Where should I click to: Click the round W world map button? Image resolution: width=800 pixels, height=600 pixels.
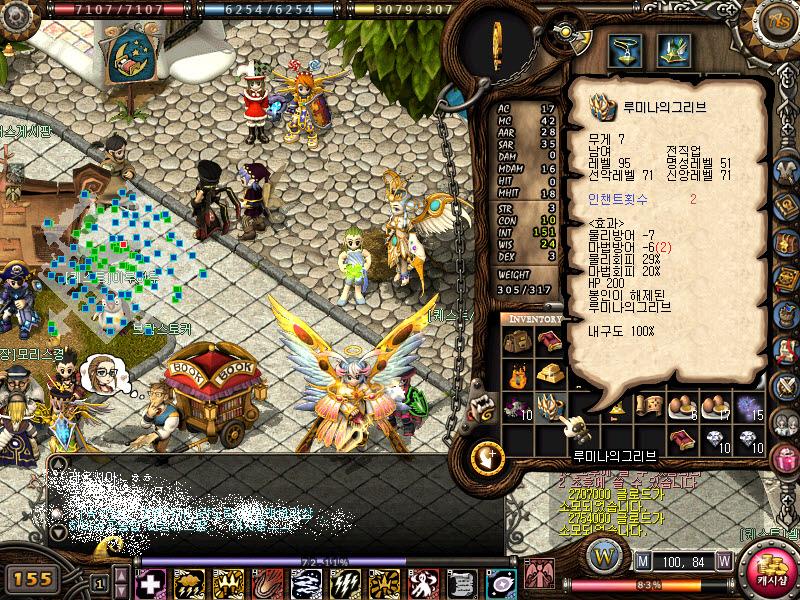605,556
